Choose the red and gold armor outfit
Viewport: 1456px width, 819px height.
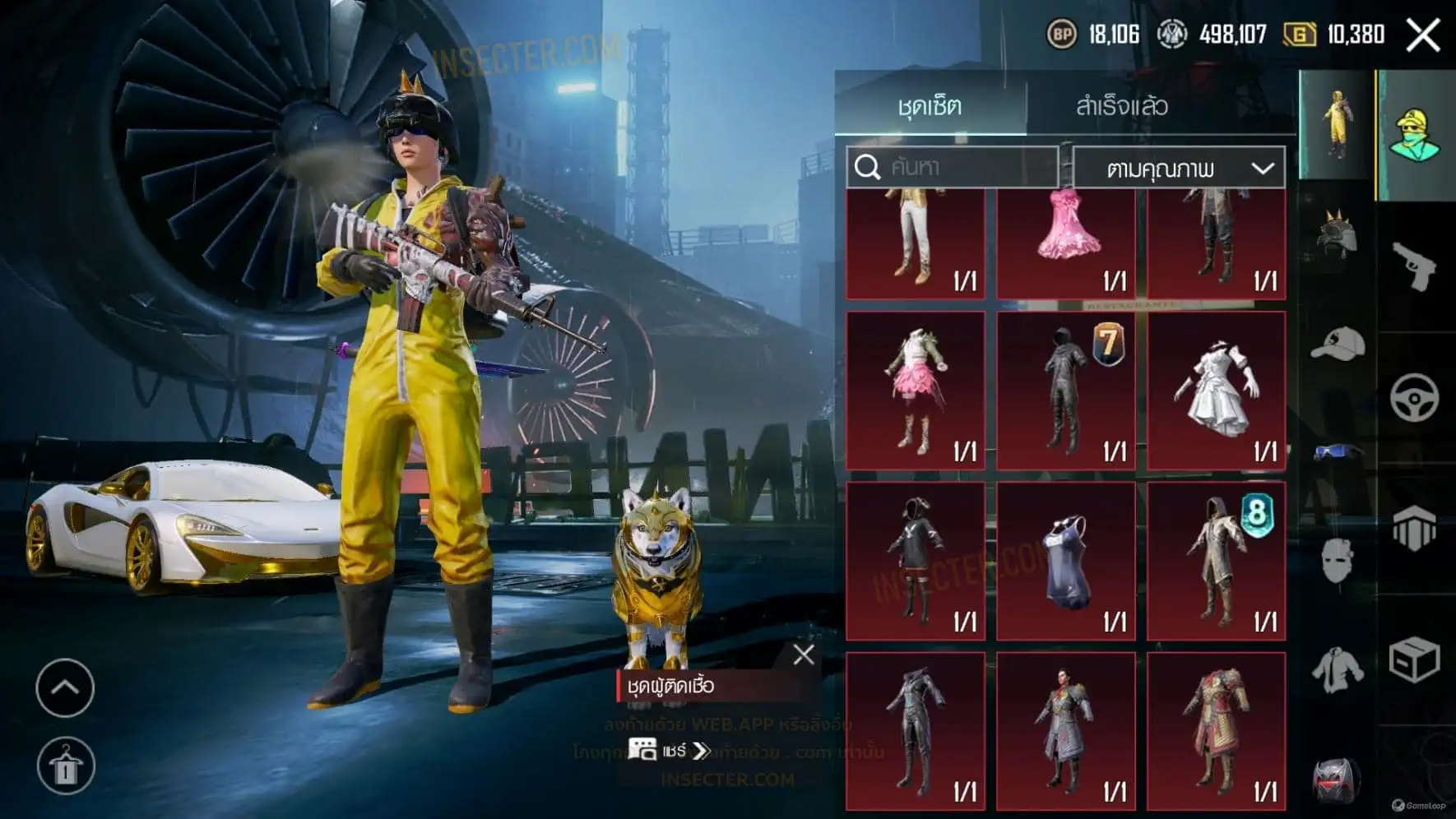pos(1216,732)
